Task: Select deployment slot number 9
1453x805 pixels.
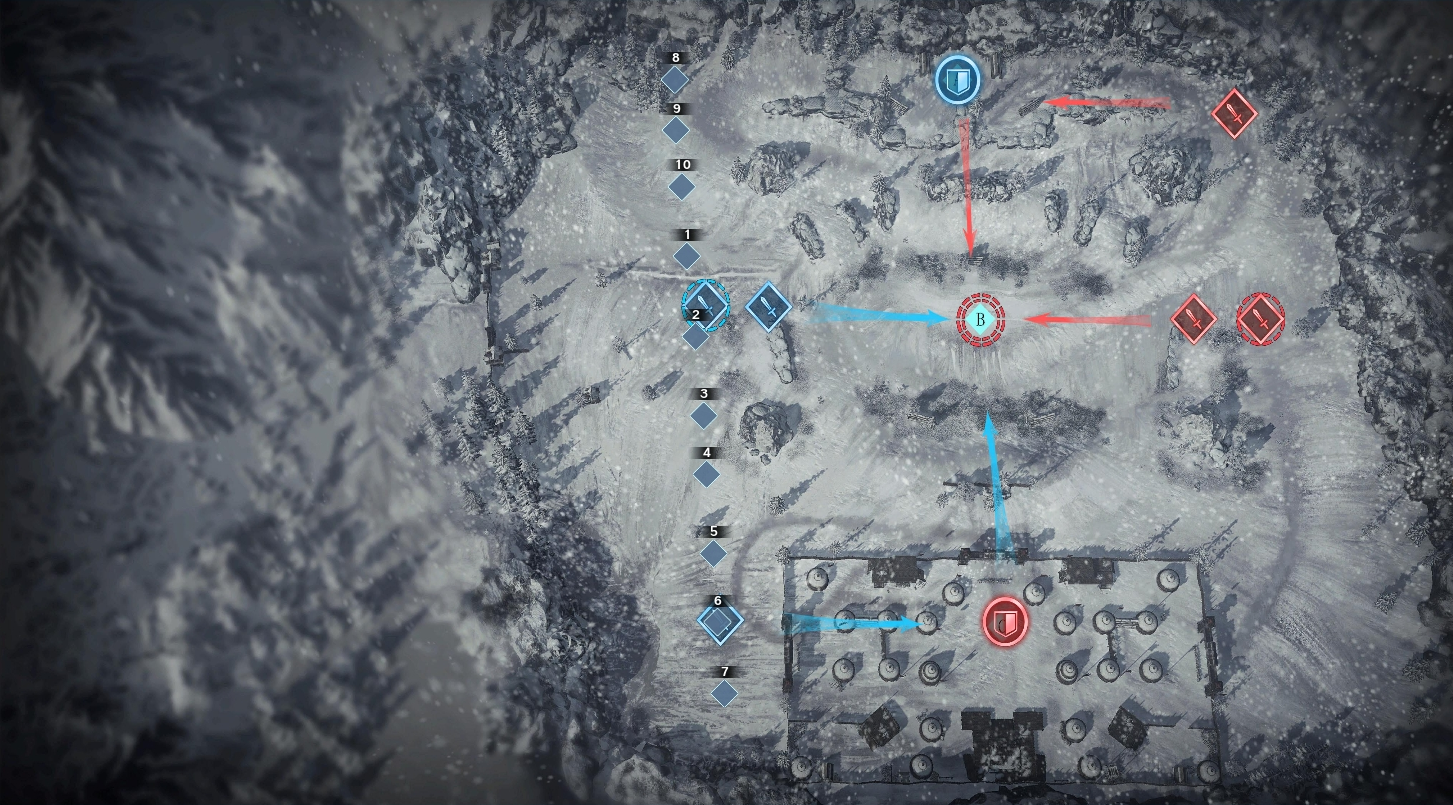Action: tap(677, 130)
